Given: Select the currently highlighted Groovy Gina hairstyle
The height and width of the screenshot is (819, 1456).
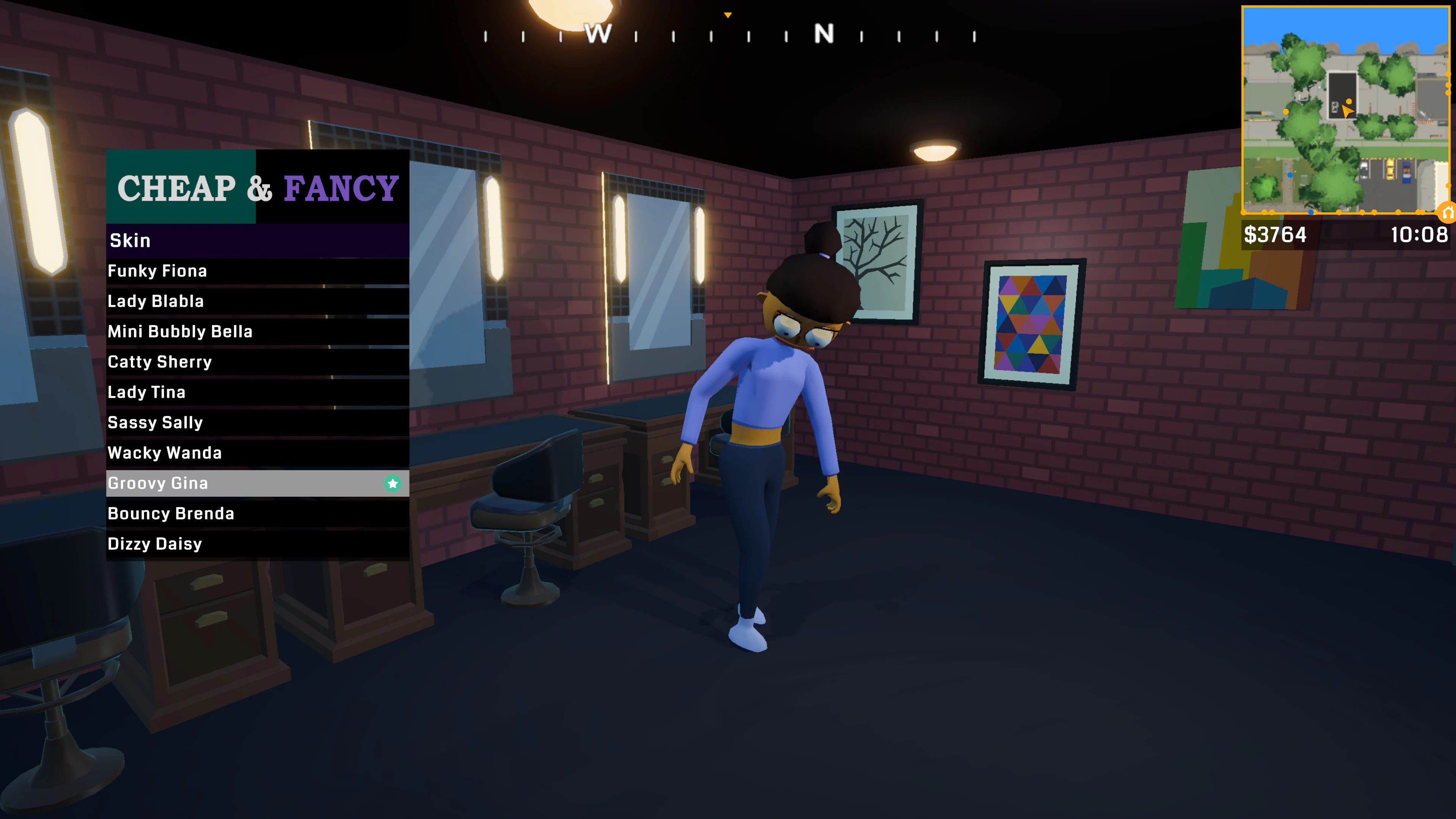Looking at the screenshot, I should 226,483.
